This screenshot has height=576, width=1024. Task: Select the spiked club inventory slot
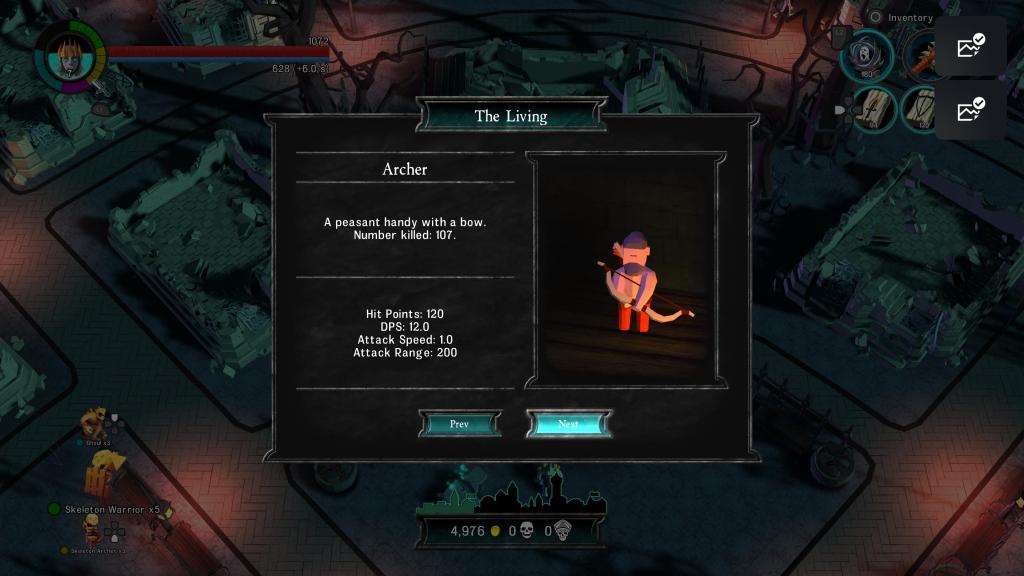pos(917,54)
